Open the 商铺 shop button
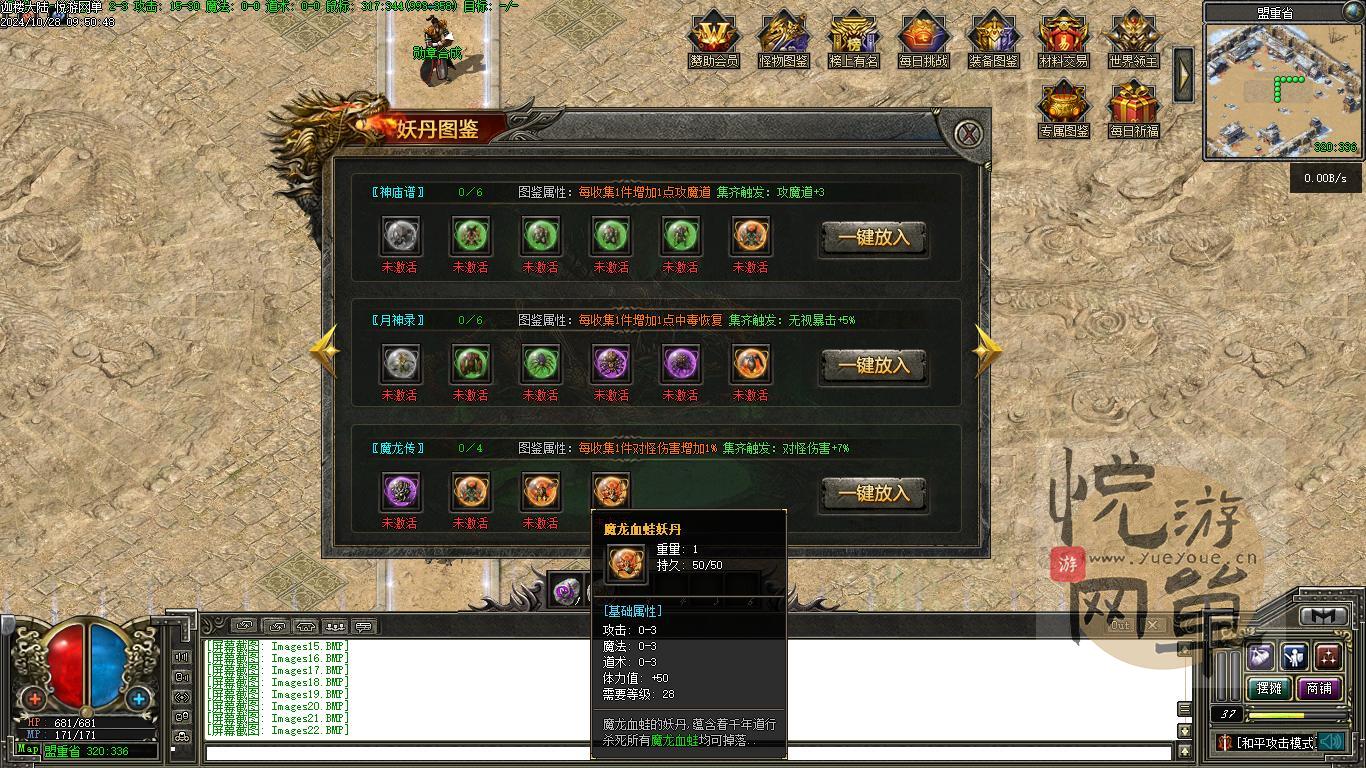 pyautogui.click(x=1319, y=688)
